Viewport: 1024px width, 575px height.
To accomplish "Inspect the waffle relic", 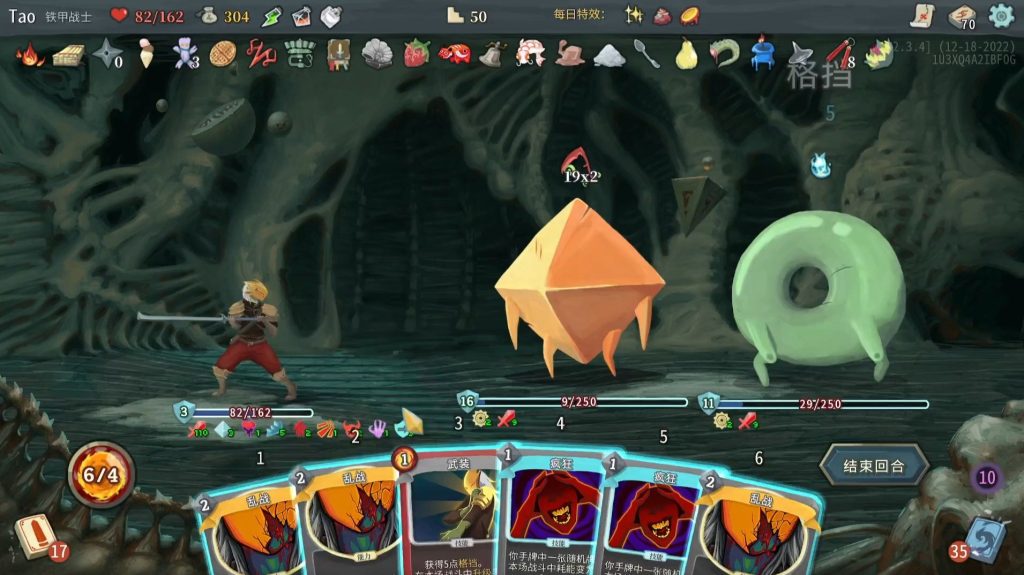I will (222, 54).
